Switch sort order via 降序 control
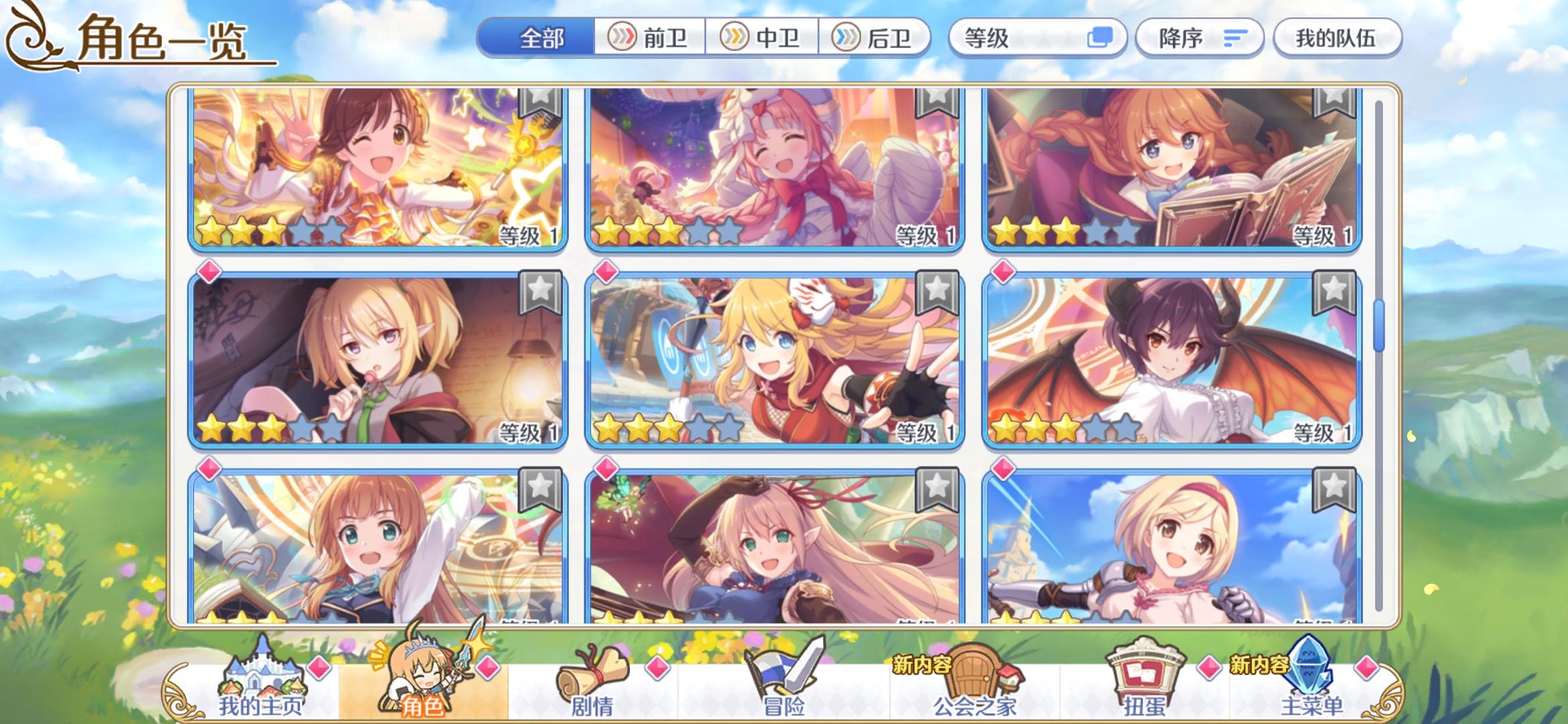The height and width of the screenshot is (724, 1568). coord(1199,38)
